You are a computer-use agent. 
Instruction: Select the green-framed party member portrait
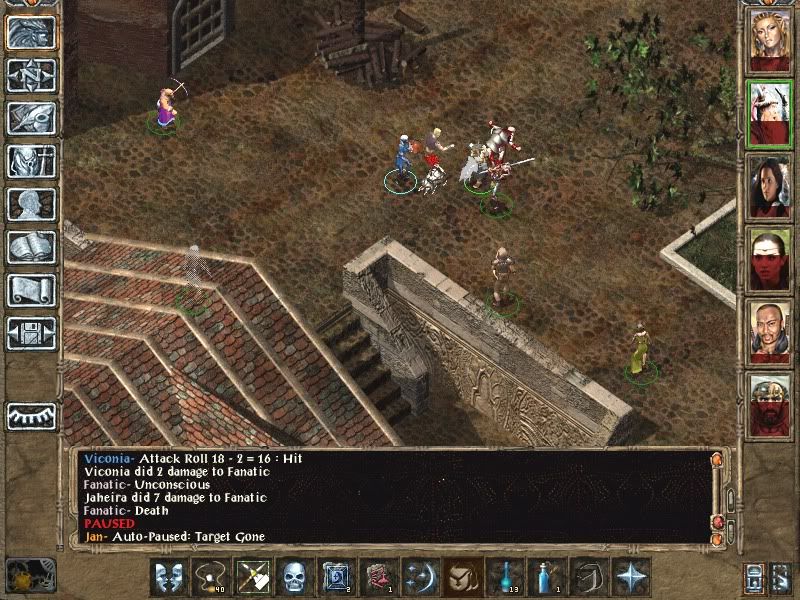[x=770, y=113]
